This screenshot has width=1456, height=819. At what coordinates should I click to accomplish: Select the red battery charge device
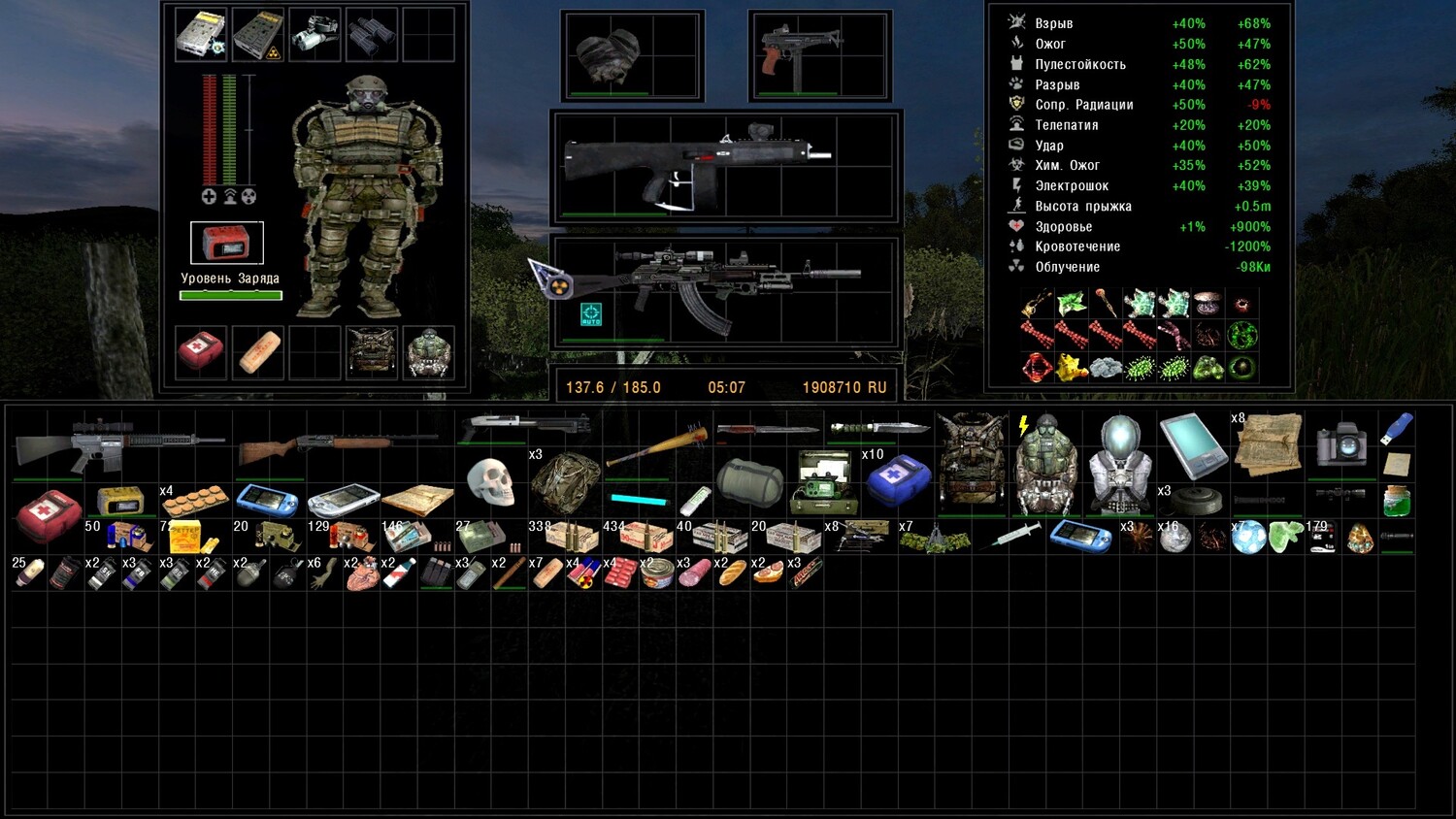tap(226, 243)
